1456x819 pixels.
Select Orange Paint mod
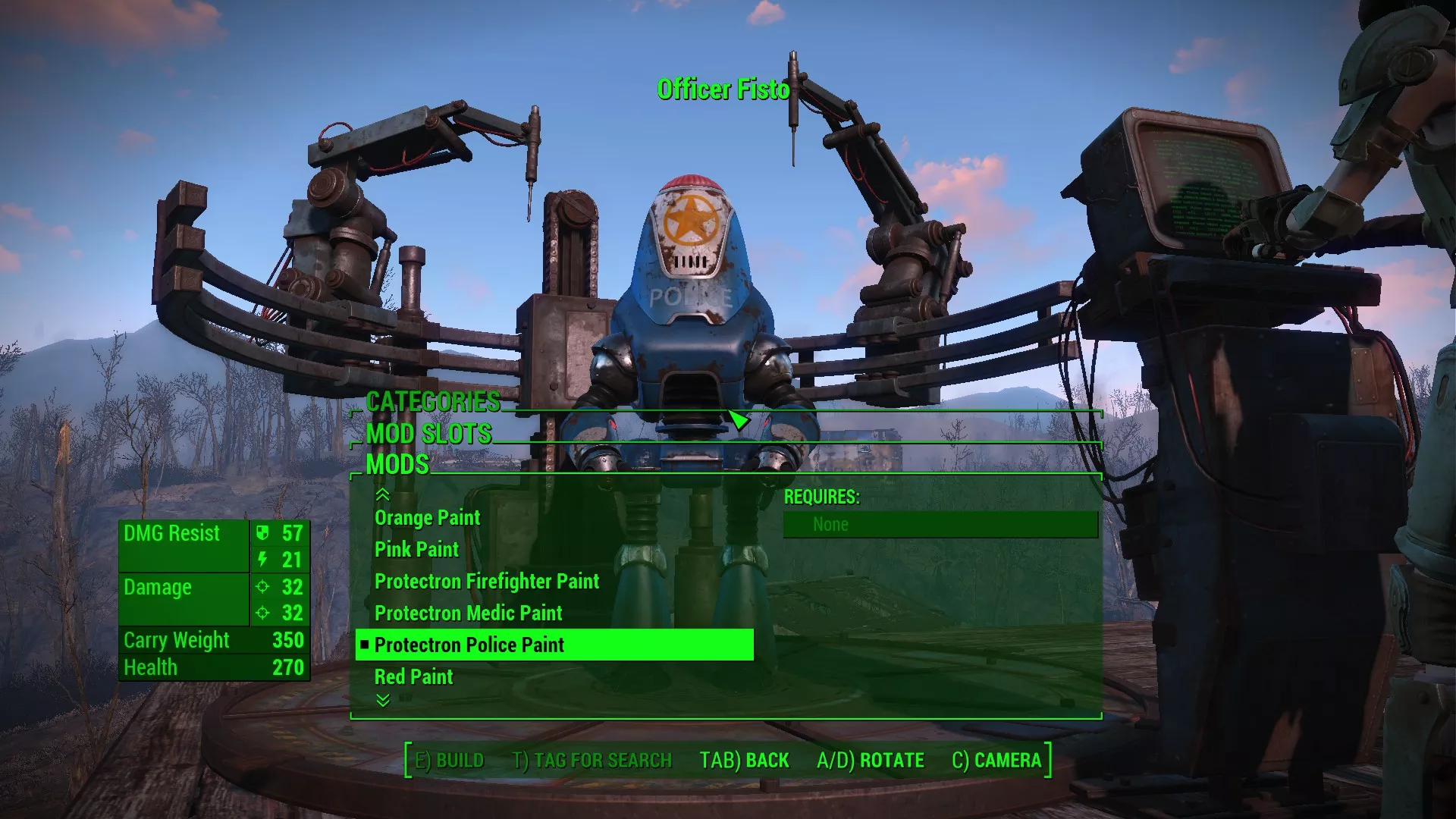427,518
